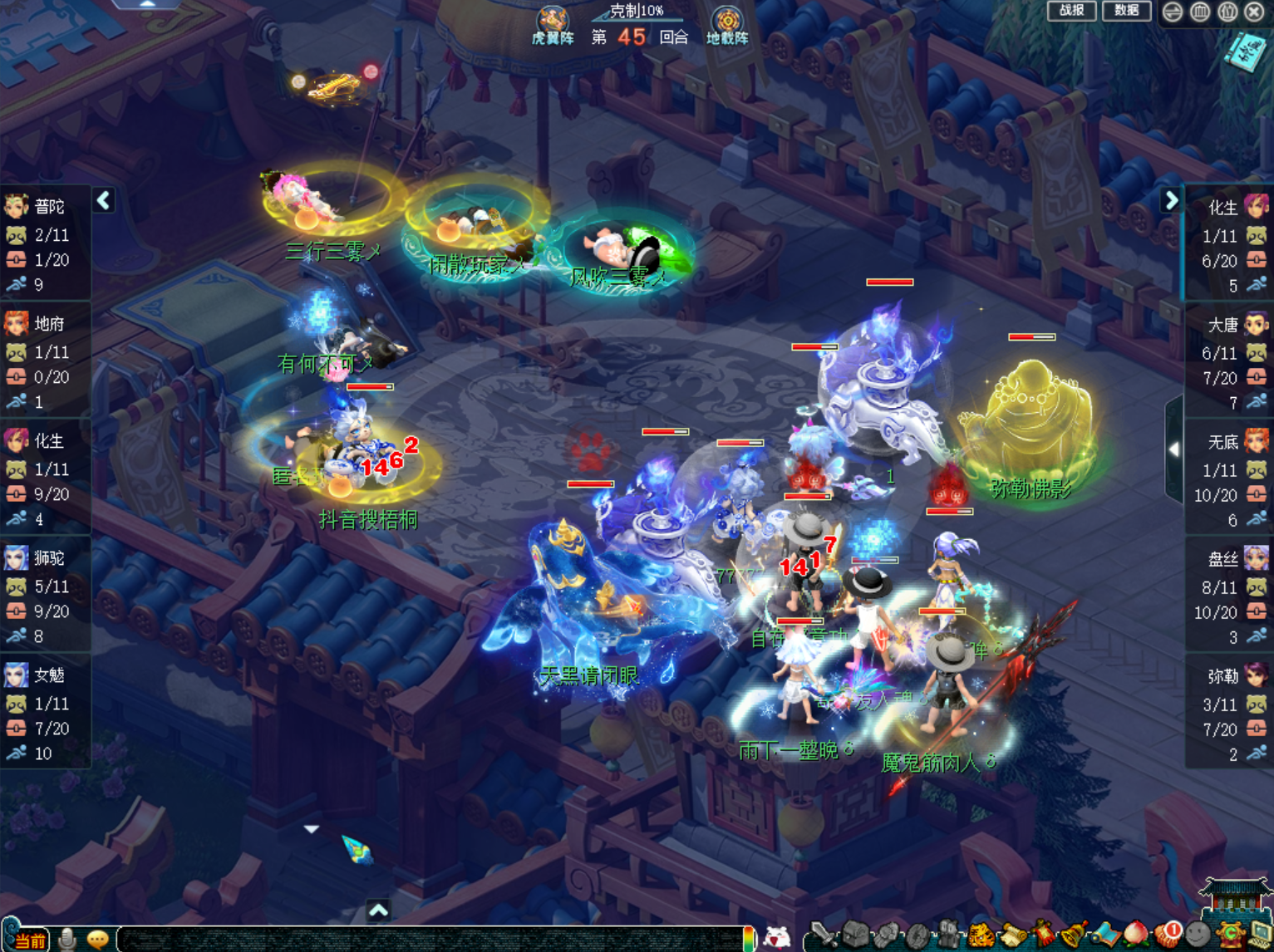Switch the 当前 chat channel
The height and width of the screenshot is (952, 1274).
[x=30, y=940]
